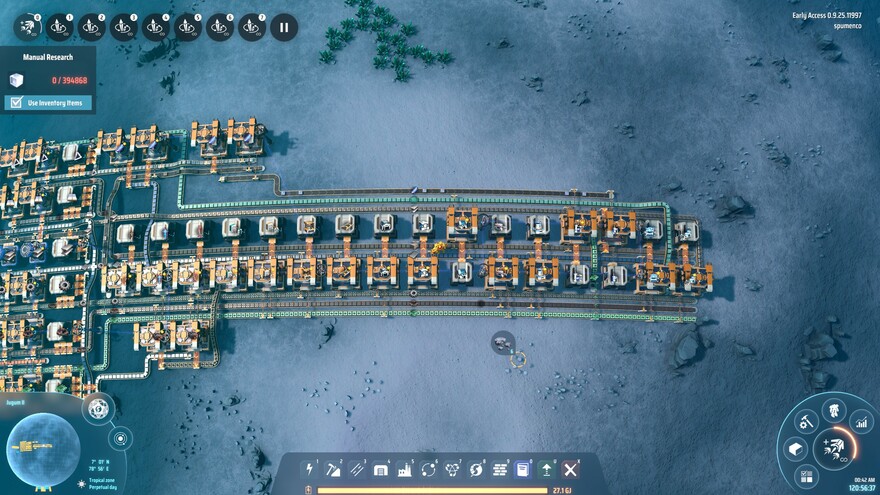Image resolution: width=880 pixels, height=495 pixels.
Task: Open the central research progress button
Action: pyautogui.click(x=833, y=447)
